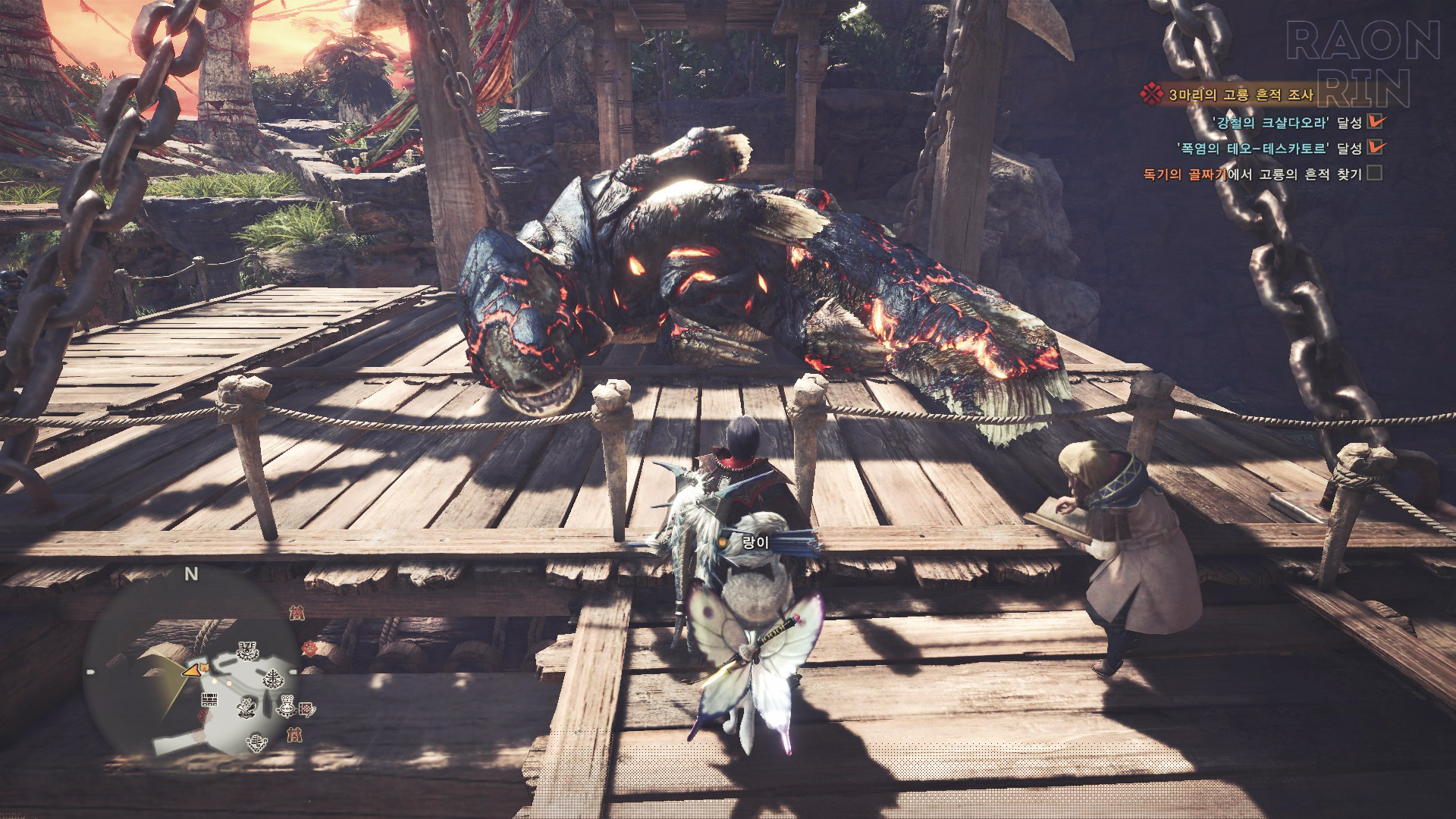The height and width of the screenshot is (819, 1456).
Task: Open the 3마리의 고룡 흔적 조사 quest title
Action: pos(1240,95)
